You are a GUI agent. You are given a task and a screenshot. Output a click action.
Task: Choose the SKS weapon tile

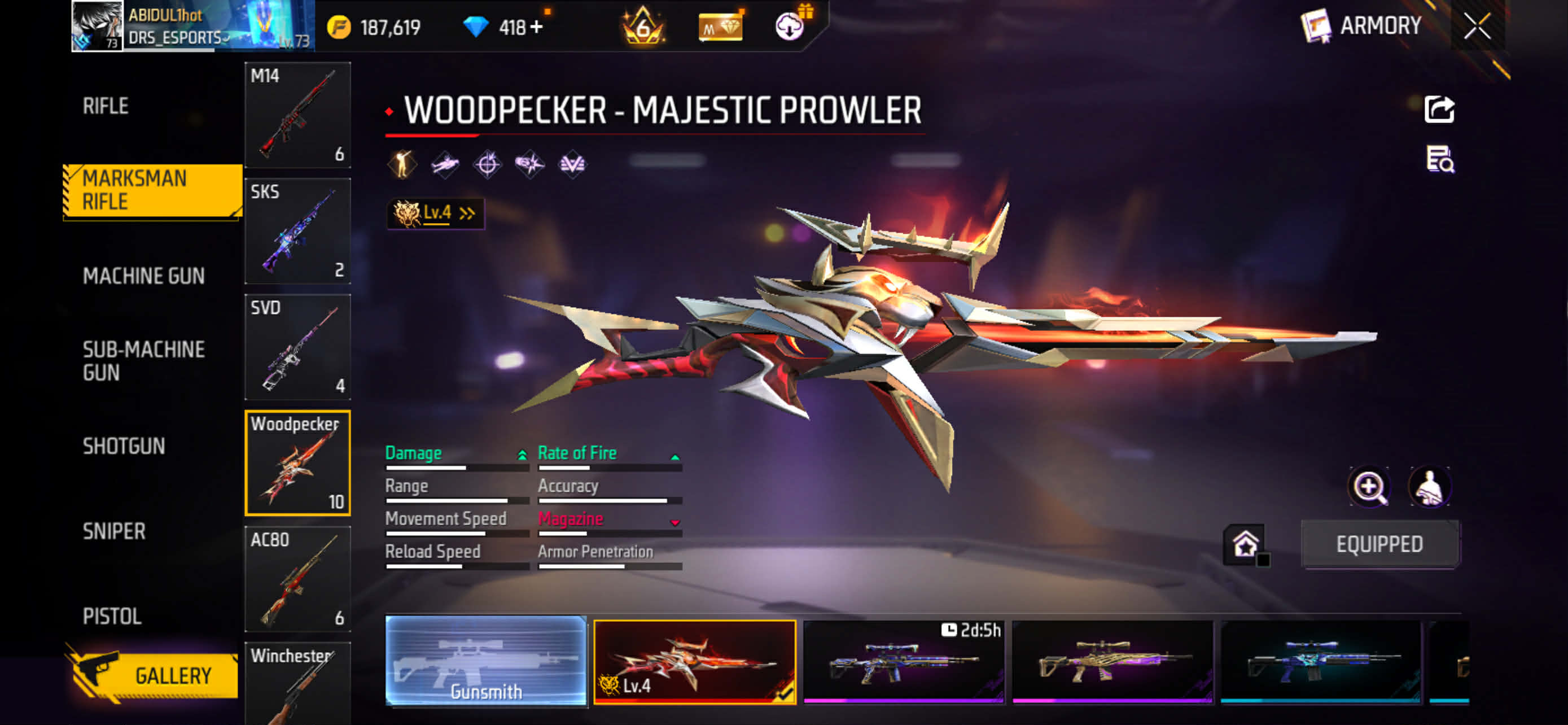click(297, 231)
